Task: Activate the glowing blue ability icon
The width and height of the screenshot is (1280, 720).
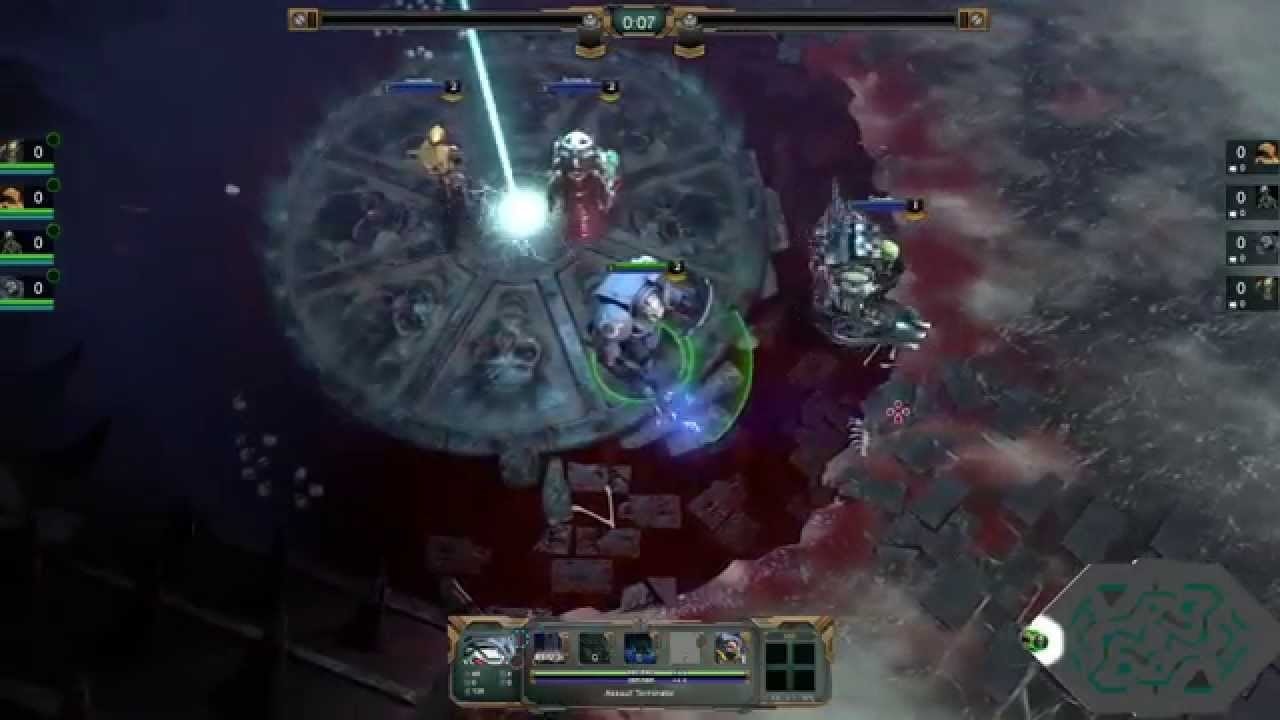Action: [640, 648]
